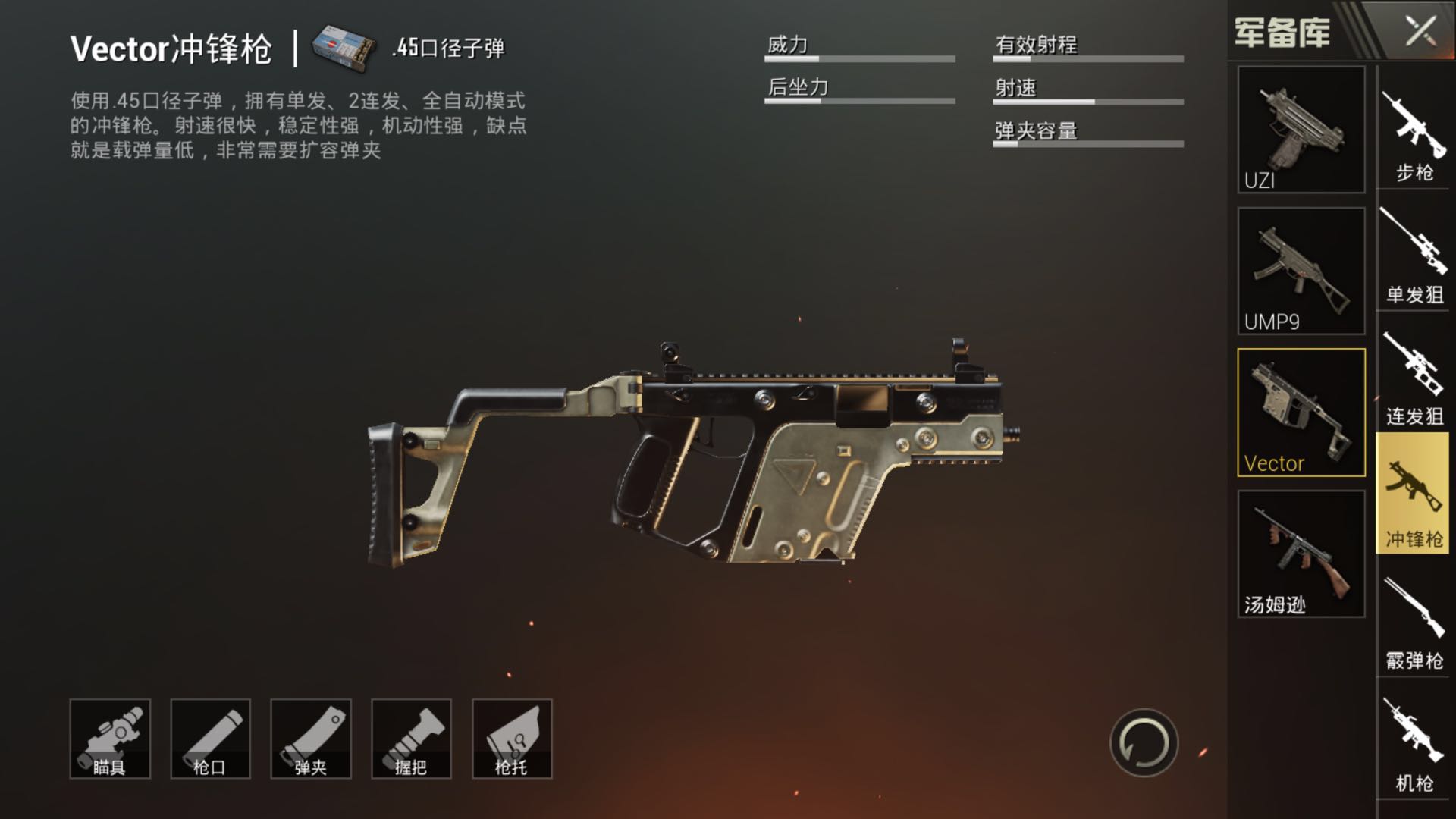Choose the UMP9 submachine gun
1456x819 pixels.
[x=1301, y=271]
